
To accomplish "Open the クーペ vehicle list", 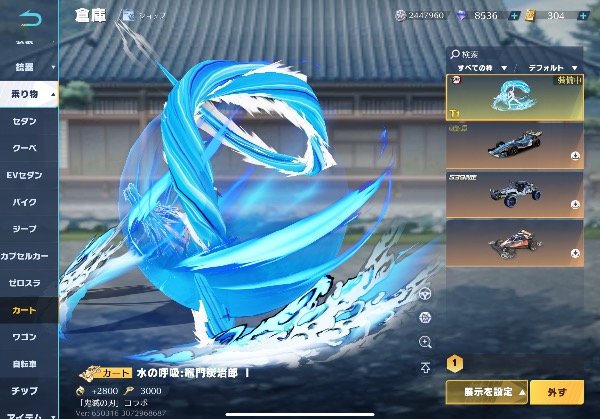I will [27, 148].
